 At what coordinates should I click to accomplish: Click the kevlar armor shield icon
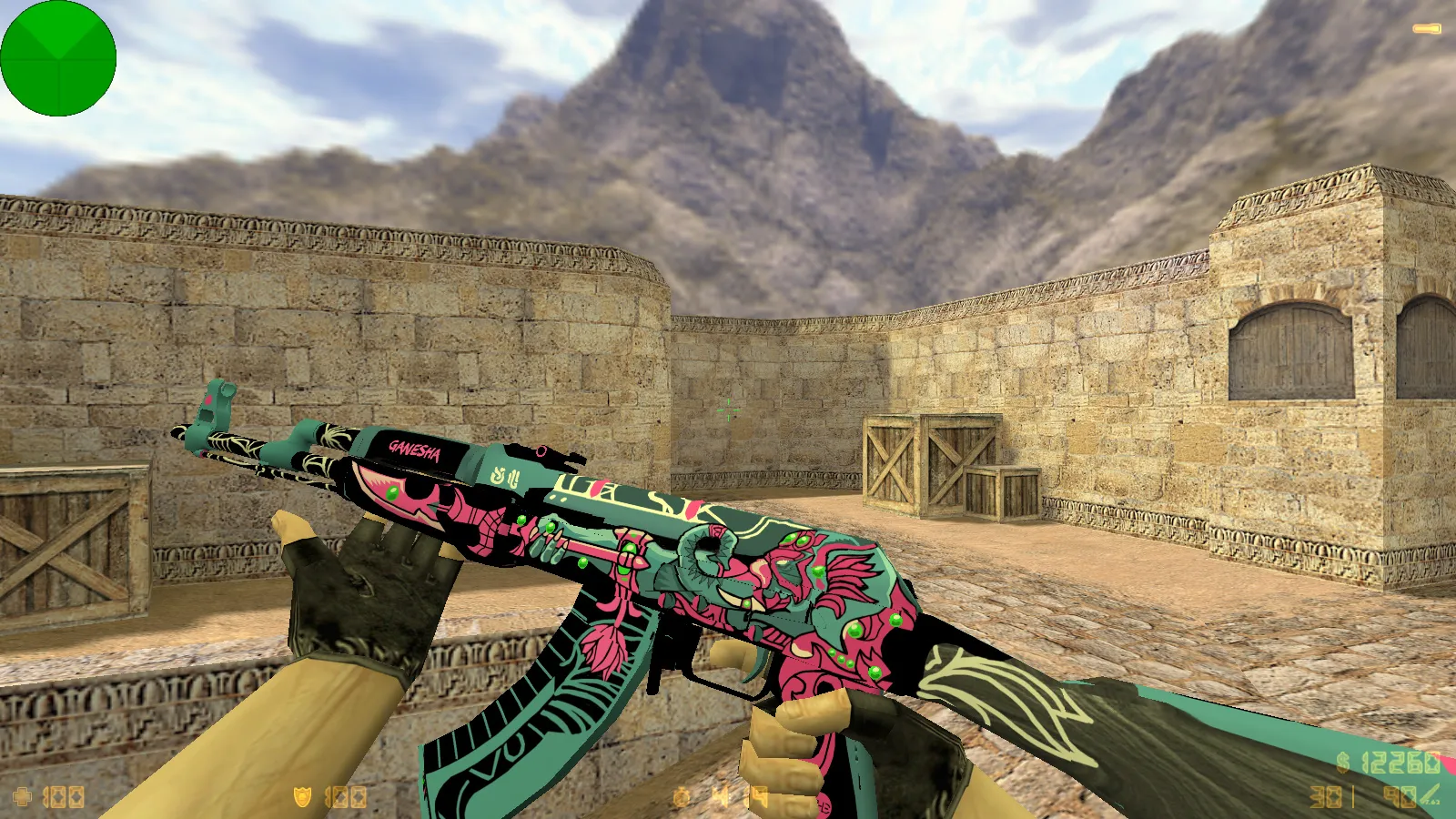302,797
